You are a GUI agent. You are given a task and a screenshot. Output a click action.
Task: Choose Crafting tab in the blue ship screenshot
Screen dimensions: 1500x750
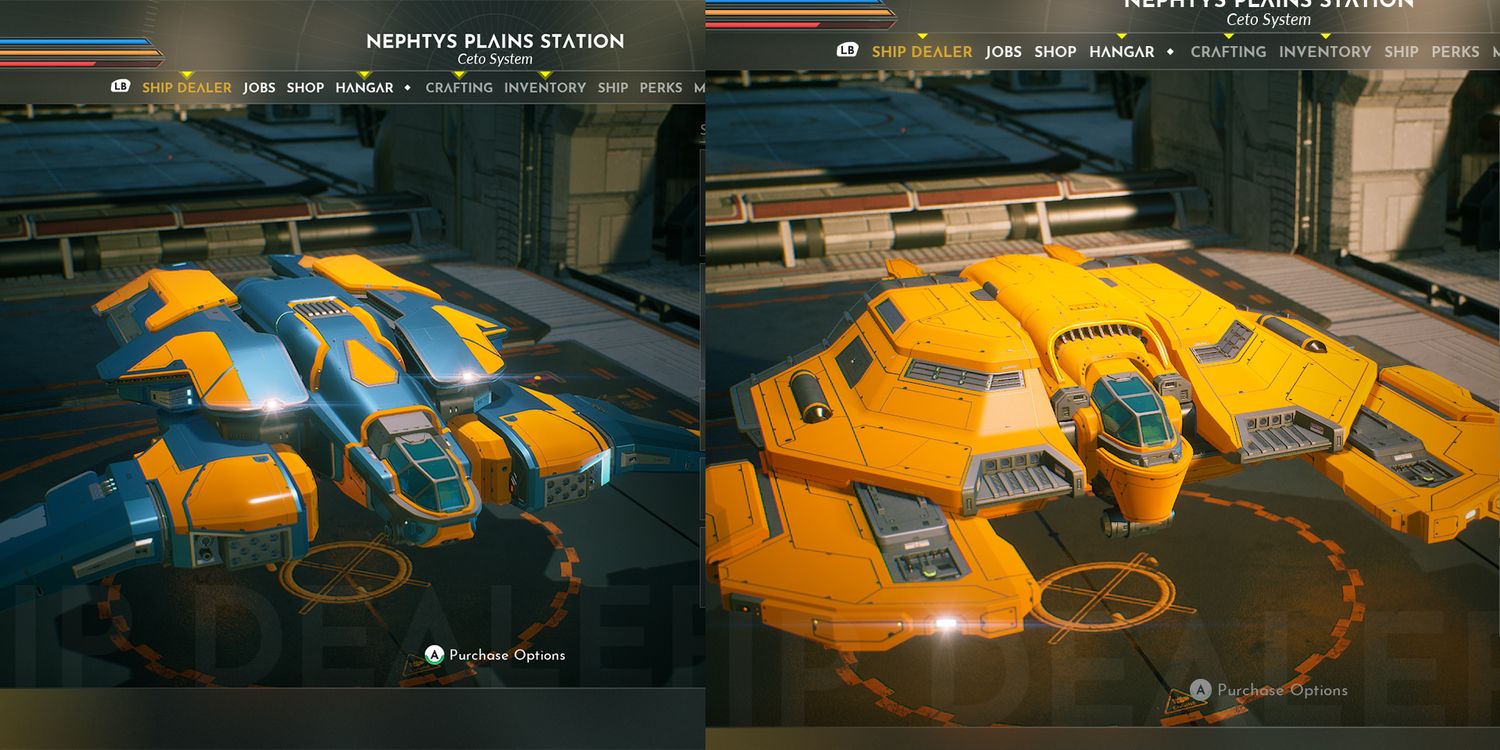point(459,88)
